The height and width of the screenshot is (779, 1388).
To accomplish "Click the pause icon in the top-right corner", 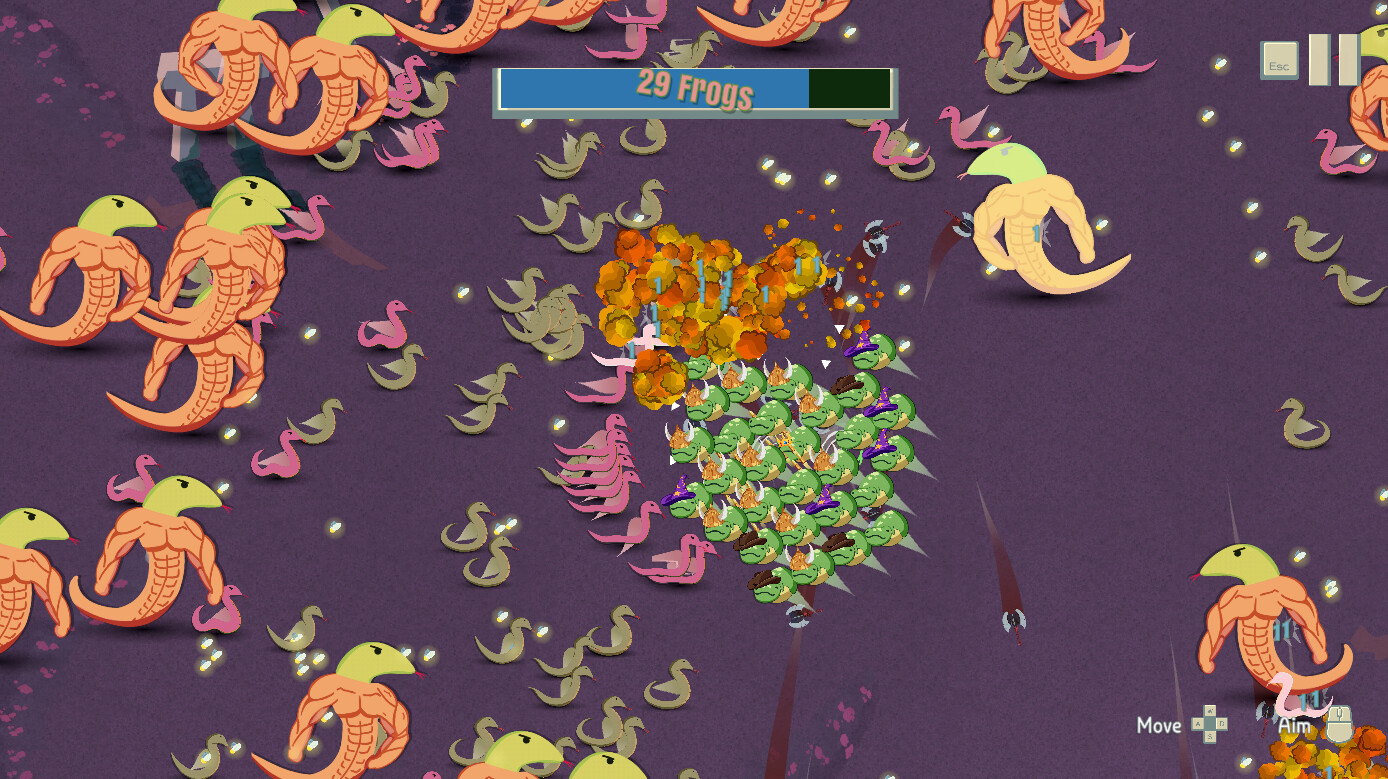I will pos(1335,60).
